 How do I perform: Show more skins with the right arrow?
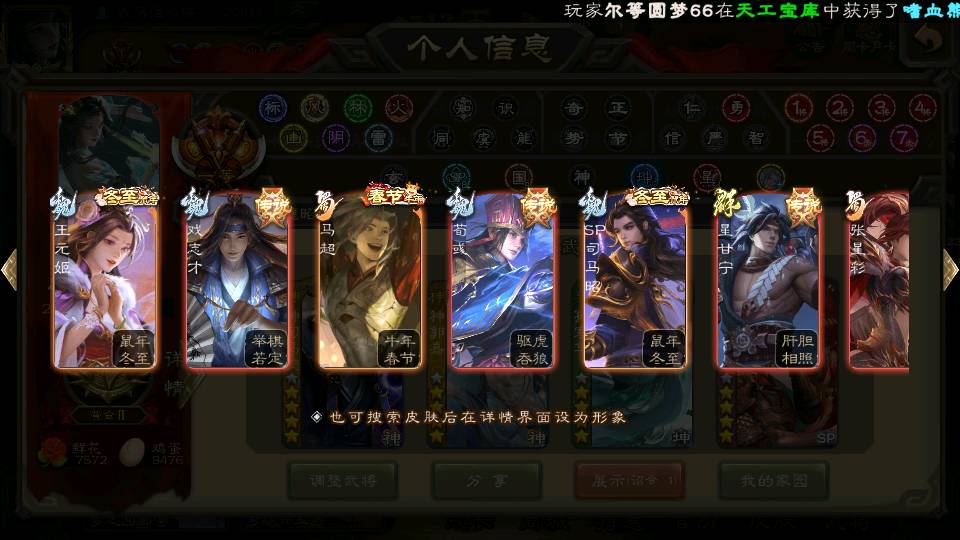(950, 269)
